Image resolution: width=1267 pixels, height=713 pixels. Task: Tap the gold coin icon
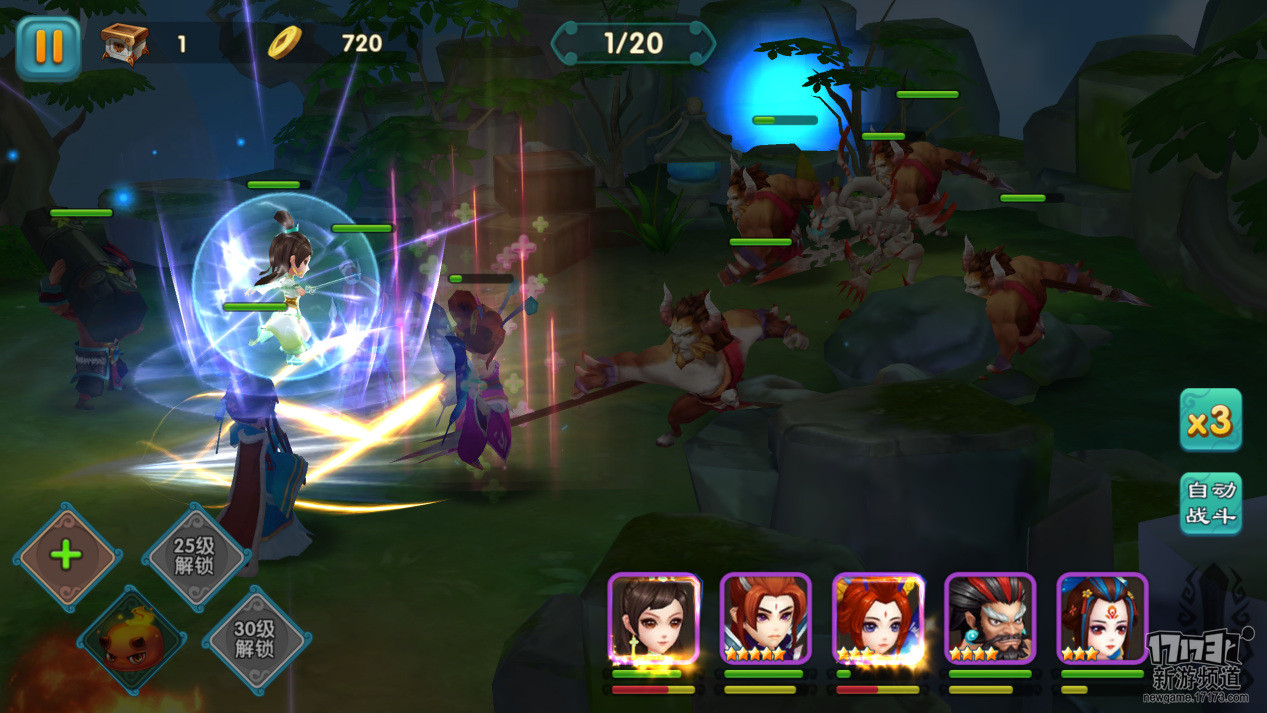pyautogui.click(x=285, y=42)
